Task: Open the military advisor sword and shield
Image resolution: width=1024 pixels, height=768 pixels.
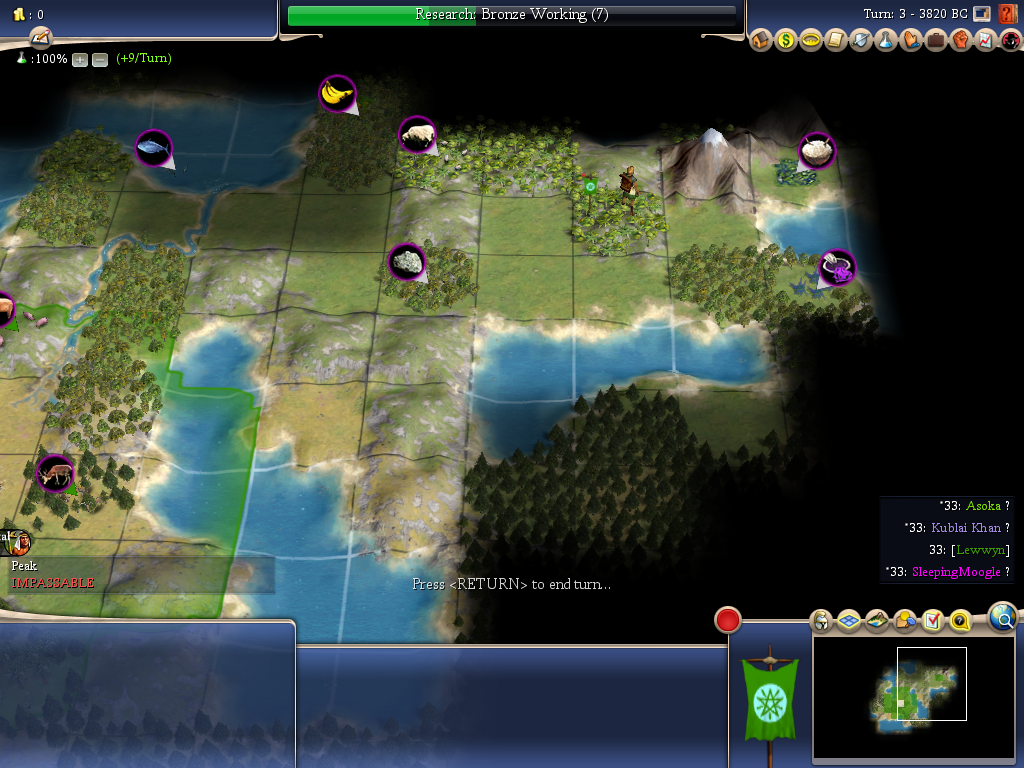Action: [x=861, y=41]
